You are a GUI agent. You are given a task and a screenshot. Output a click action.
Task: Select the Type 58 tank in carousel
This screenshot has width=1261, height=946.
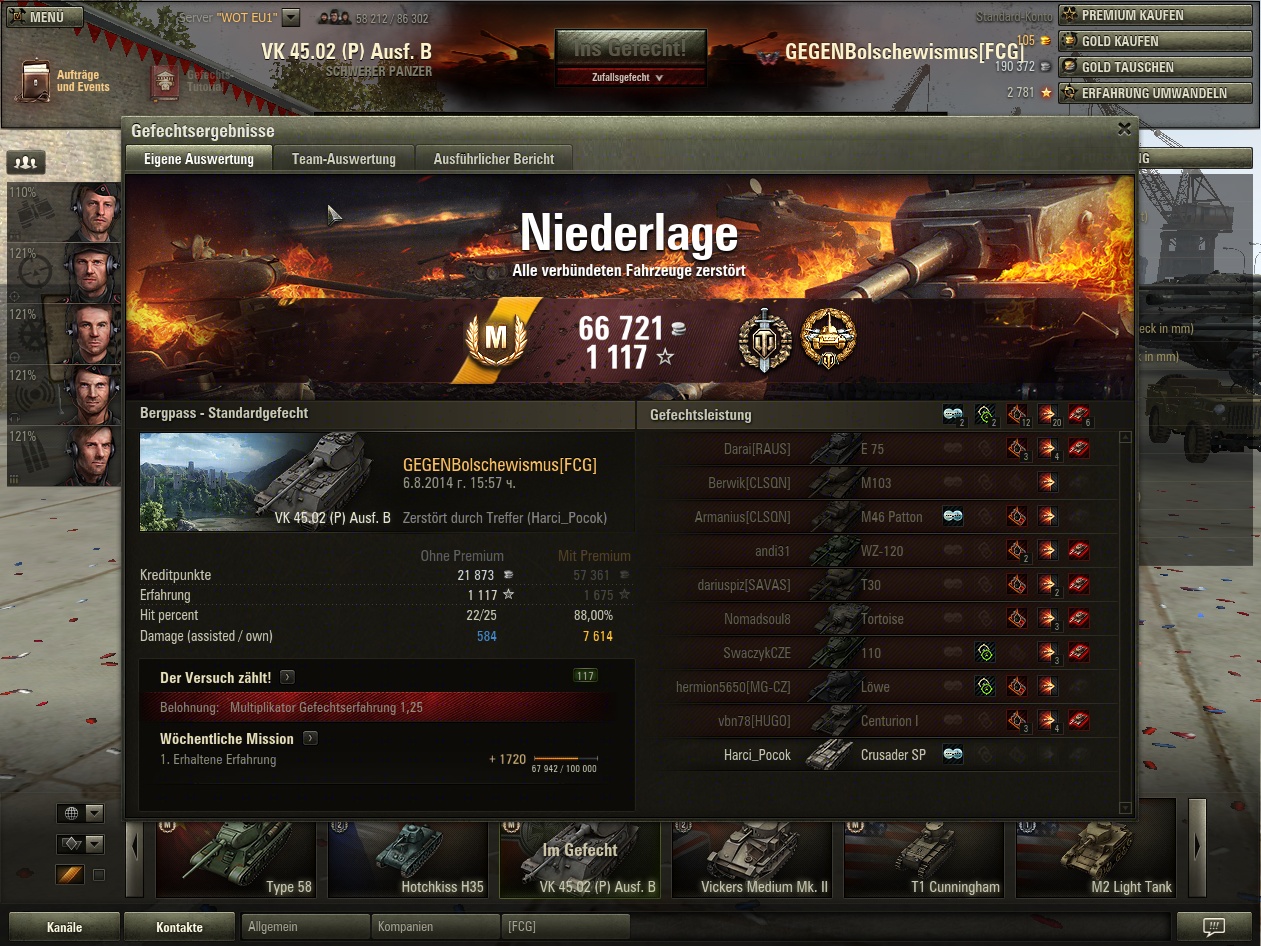click(x=240, y=860)
